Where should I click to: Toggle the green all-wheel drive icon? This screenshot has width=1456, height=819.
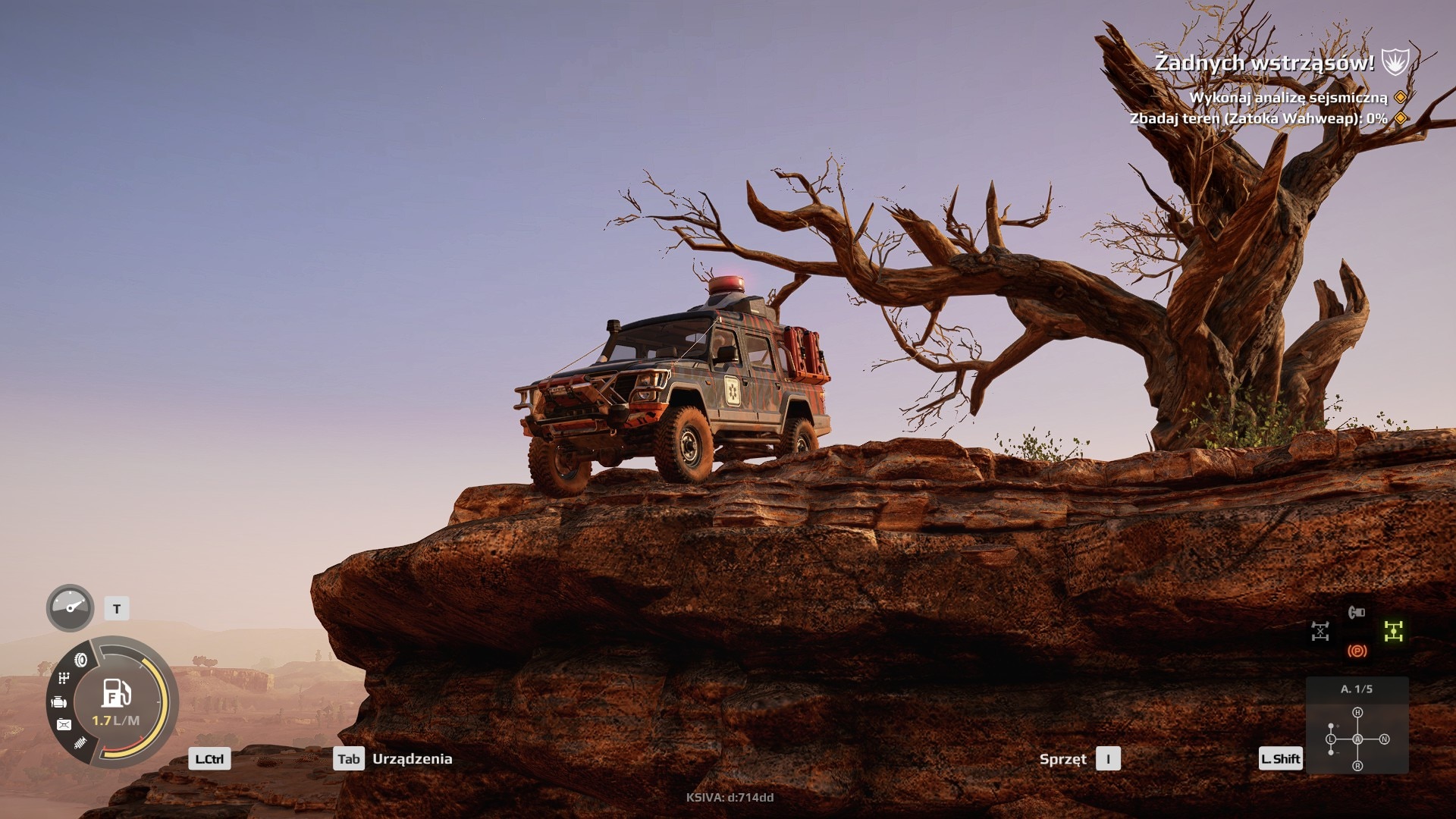(x=1393, y=631)
